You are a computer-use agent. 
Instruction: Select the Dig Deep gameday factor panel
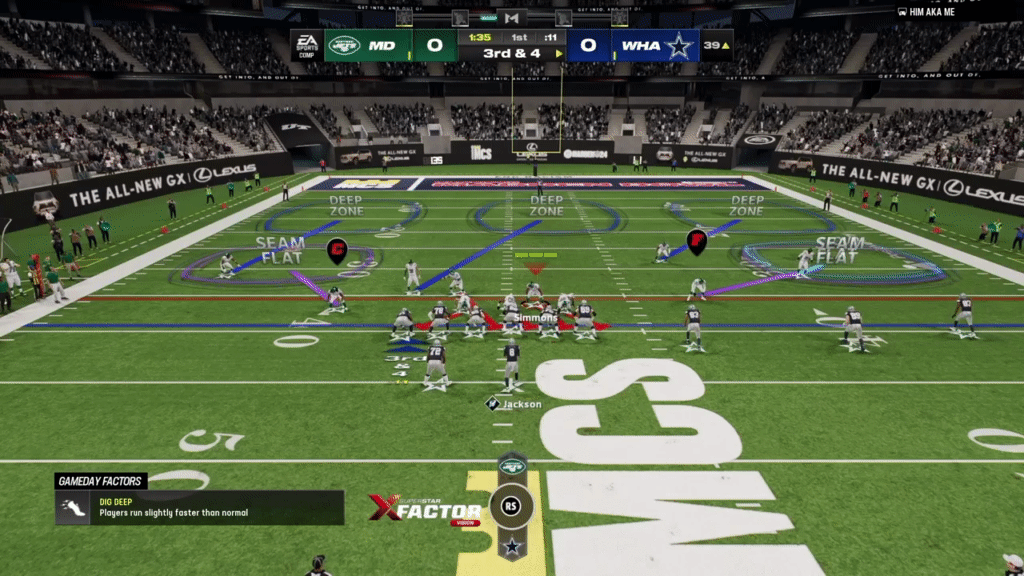click(199, 507)
